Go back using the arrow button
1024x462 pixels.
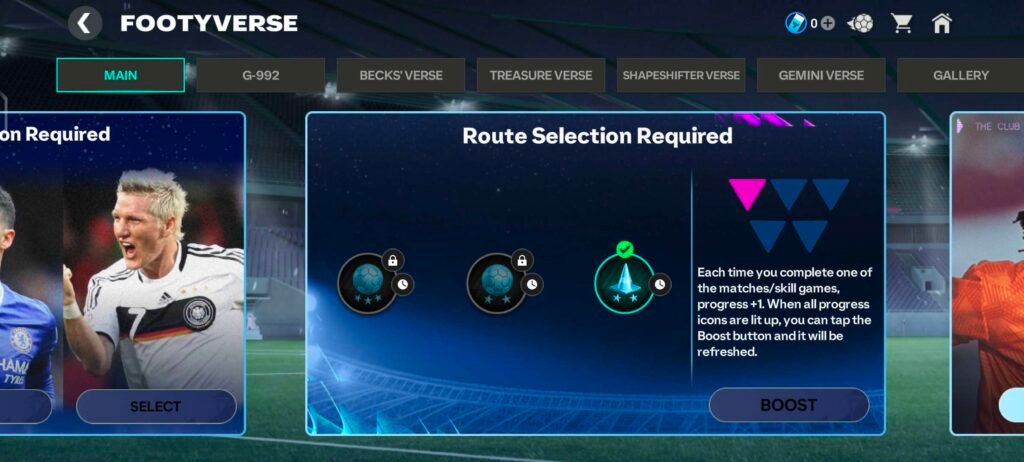[85, 23]
